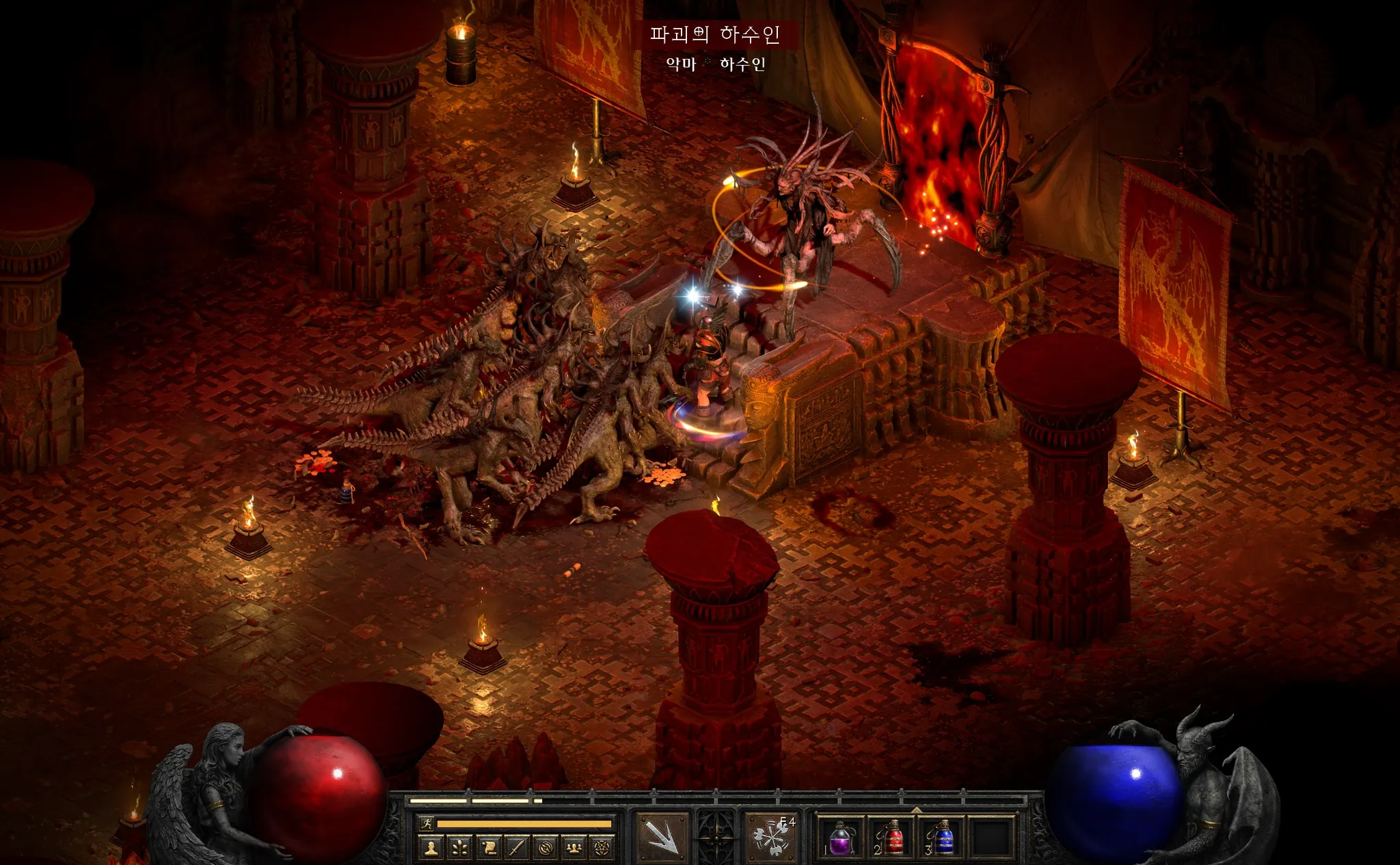The width and height of the screenshot is (1400, 865).
Task: Use the purple rejuvenation potion in belt
Action: point(840,838)
